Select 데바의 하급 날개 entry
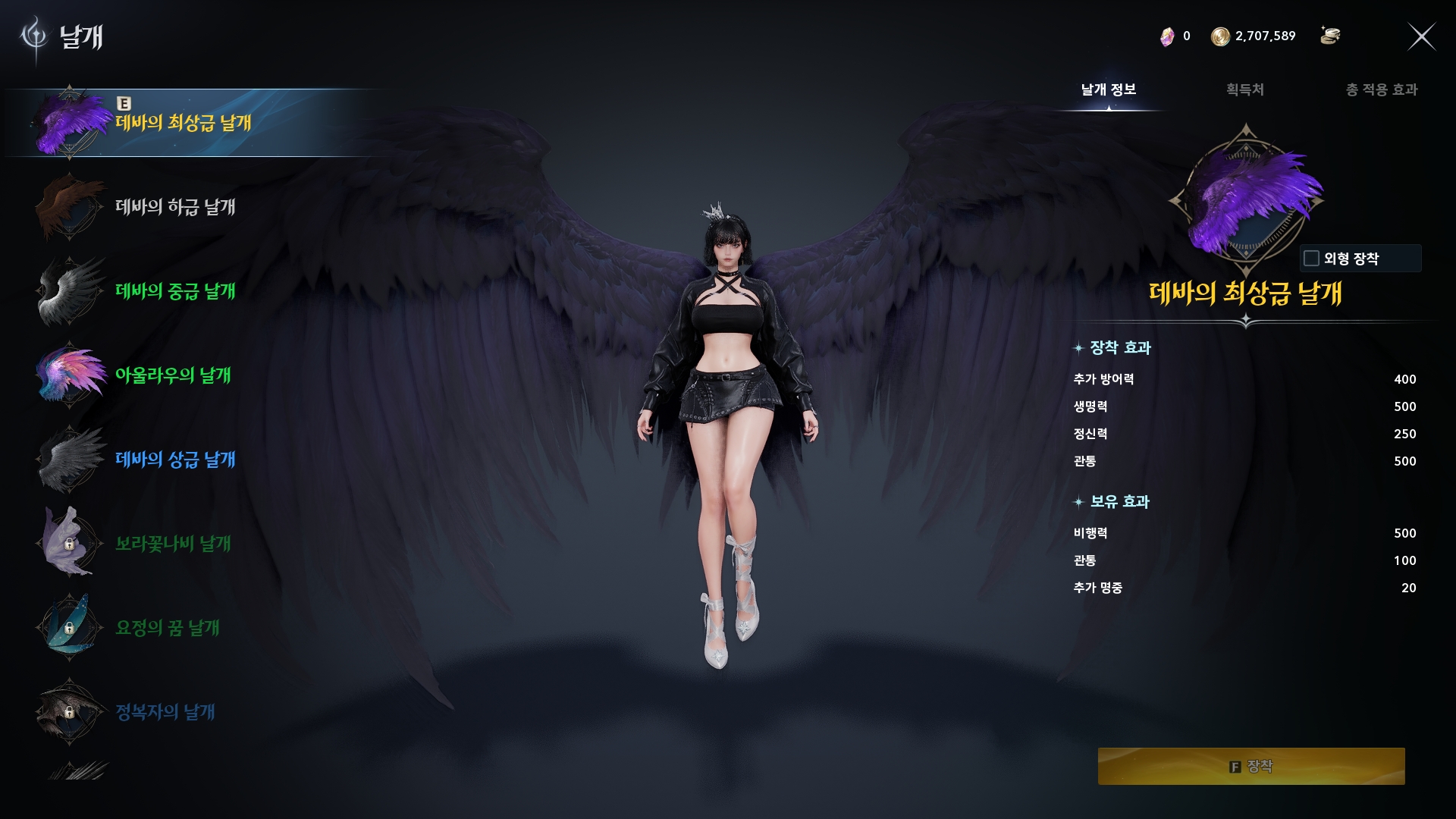Image resolution: width=1456 pixels, height=819 pixels. pos(174,207)
